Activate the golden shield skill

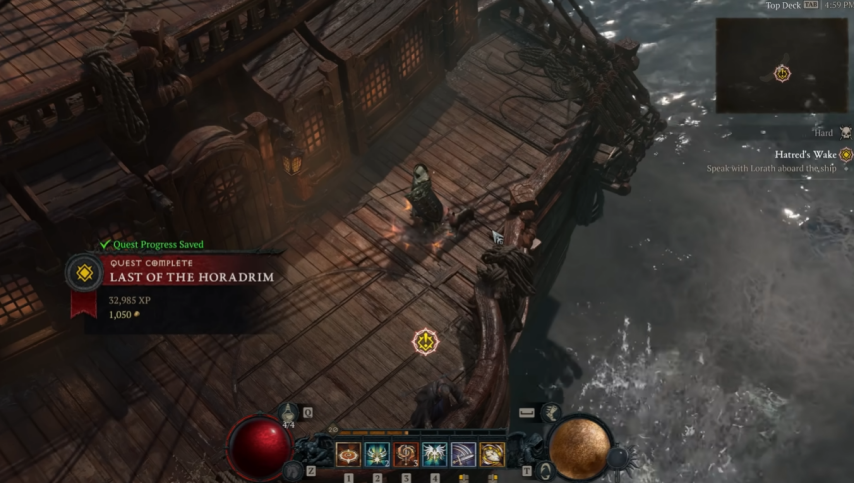tap(492, 455)
